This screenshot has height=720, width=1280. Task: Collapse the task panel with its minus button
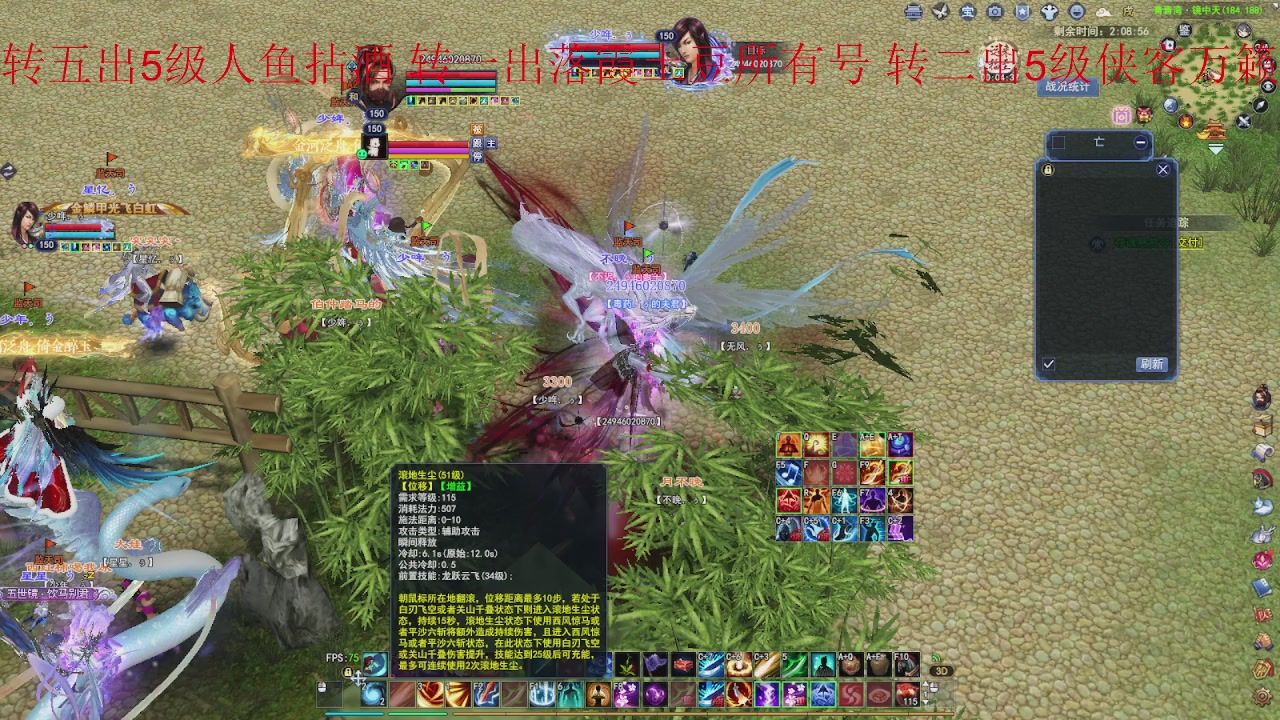[x=1141, y=142]
